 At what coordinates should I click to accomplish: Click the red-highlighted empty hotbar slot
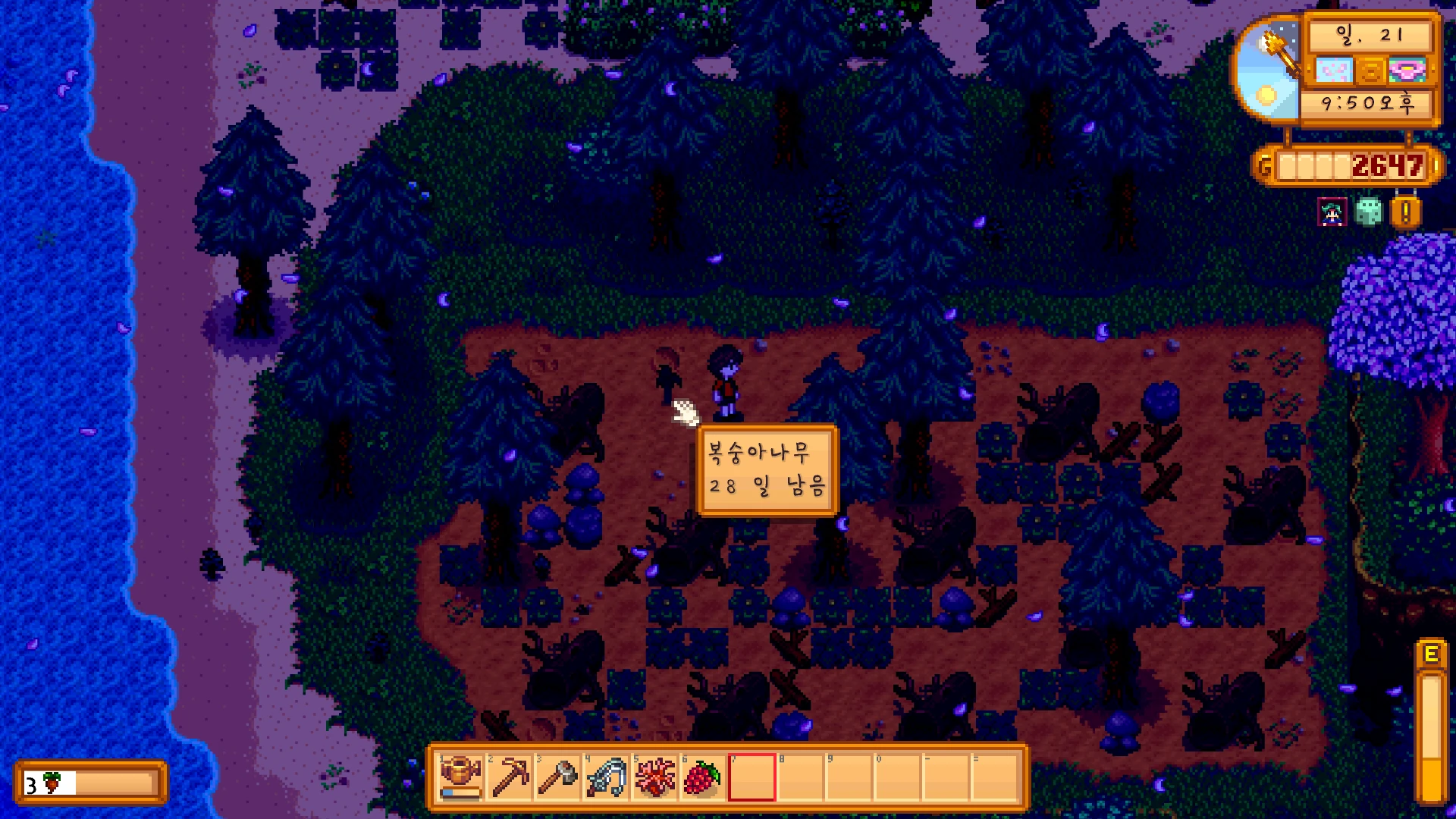coord(752,777)
